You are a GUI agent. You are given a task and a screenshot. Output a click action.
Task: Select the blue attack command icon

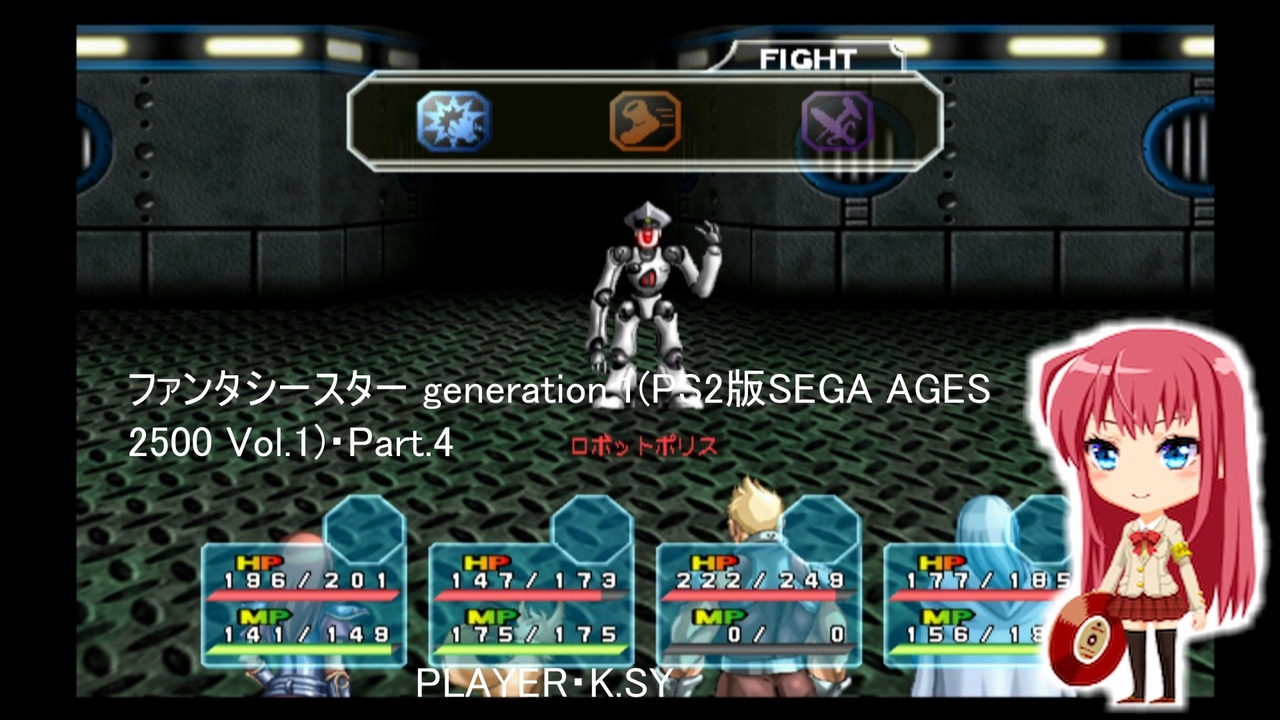coord(455,119)
